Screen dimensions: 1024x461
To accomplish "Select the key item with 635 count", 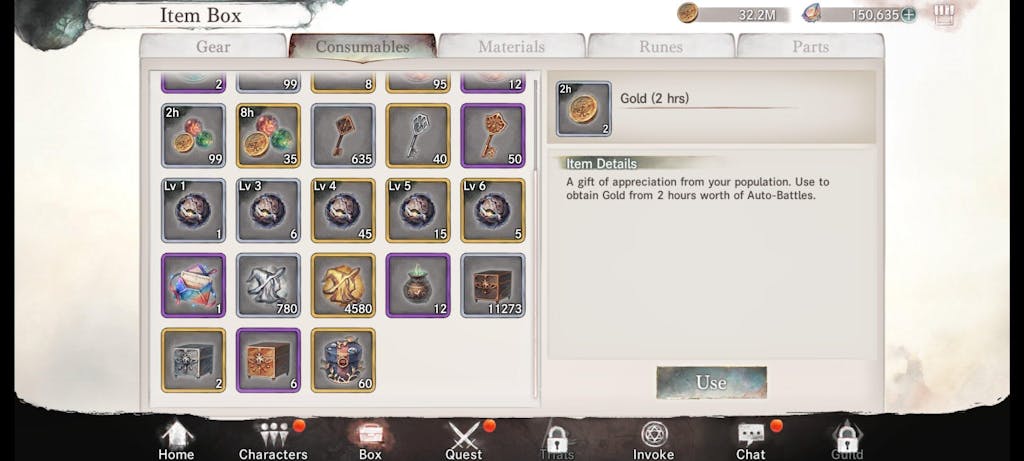I will point(343,135).
